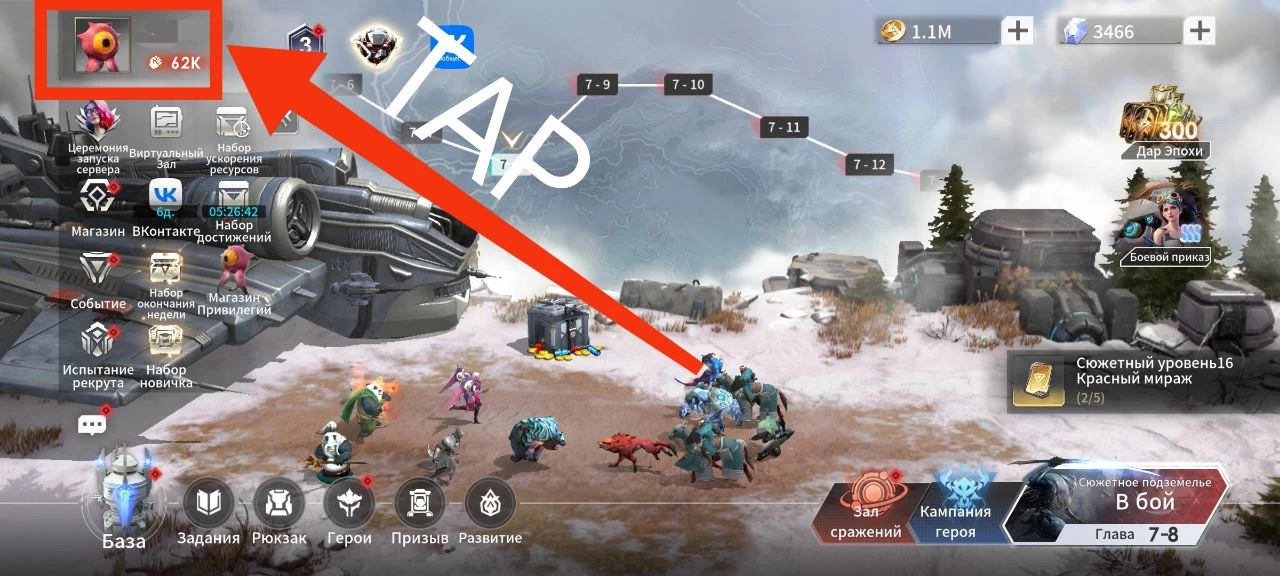Open the ВКонтакте link
Viewport: 1280px width, 576px height.
(x=165, y=207)
